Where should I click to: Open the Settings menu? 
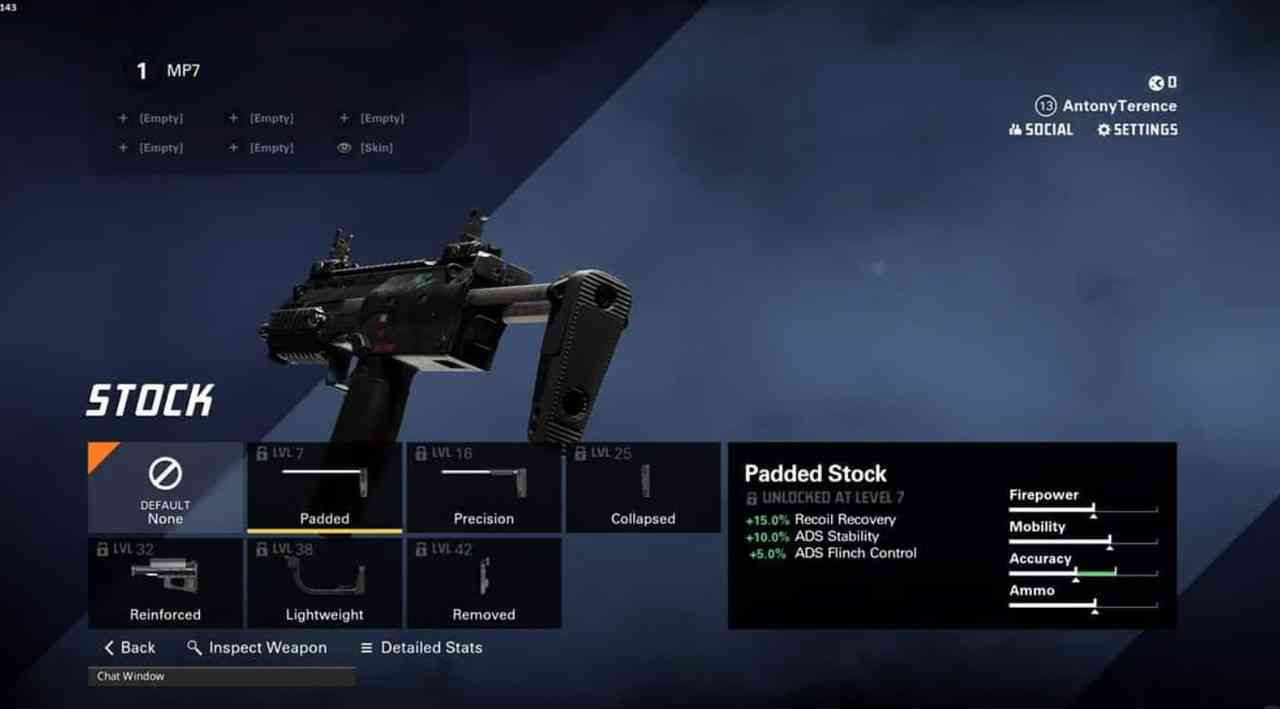[x=1137, y=129]
